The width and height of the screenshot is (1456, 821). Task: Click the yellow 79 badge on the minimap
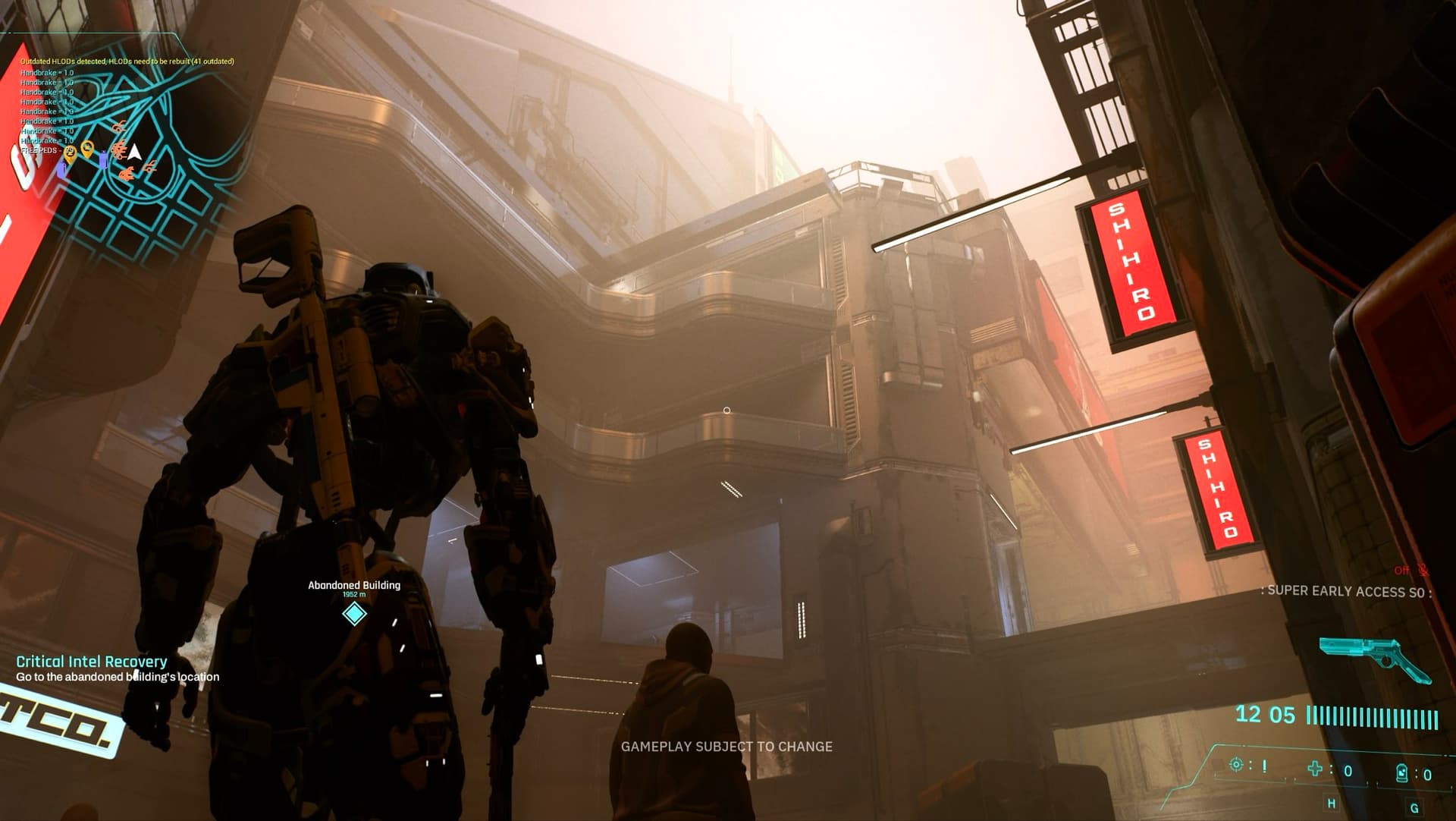point(70,152)
